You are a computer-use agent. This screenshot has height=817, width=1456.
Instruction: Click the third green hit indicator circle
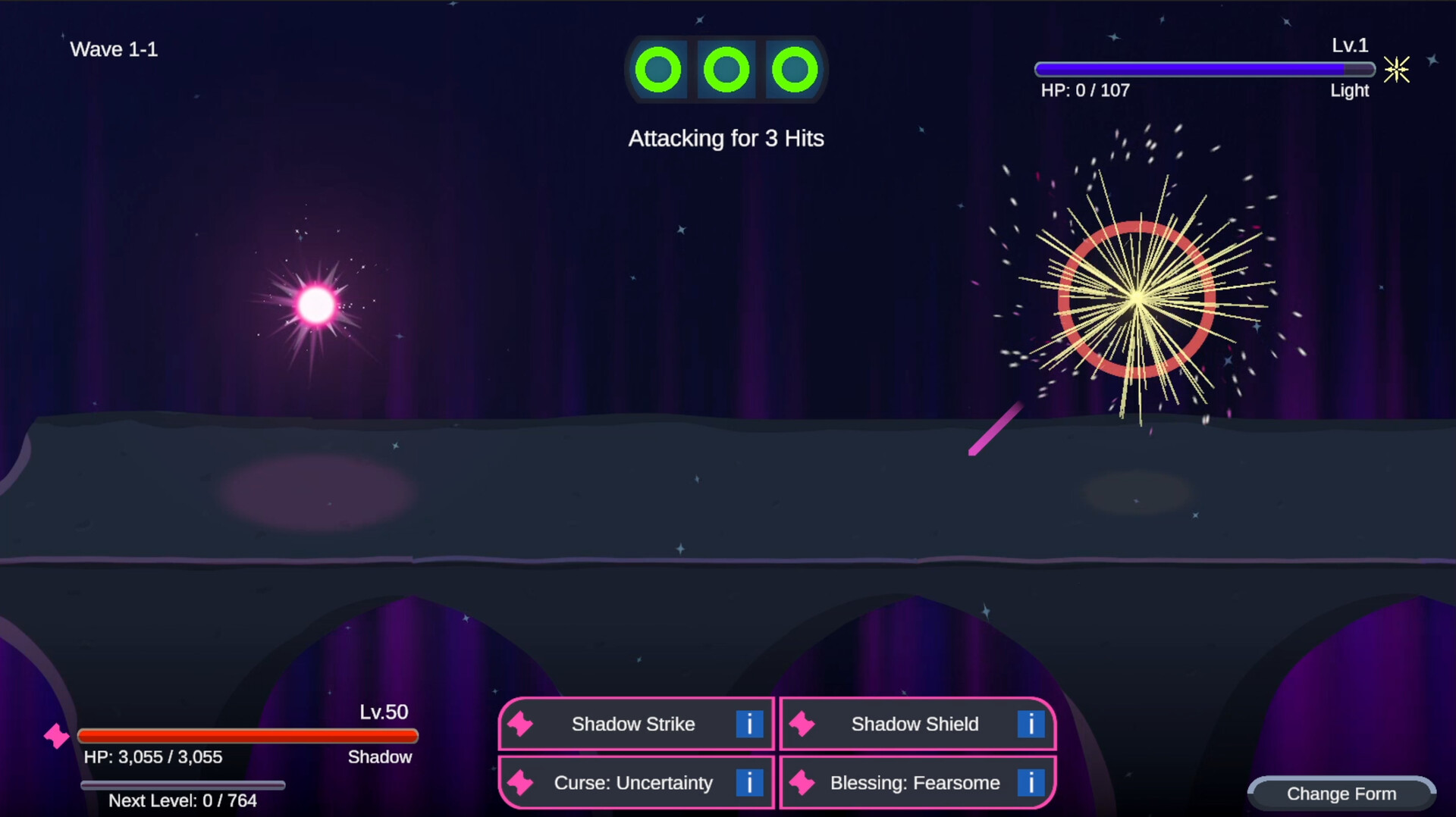tap(794, 70)
